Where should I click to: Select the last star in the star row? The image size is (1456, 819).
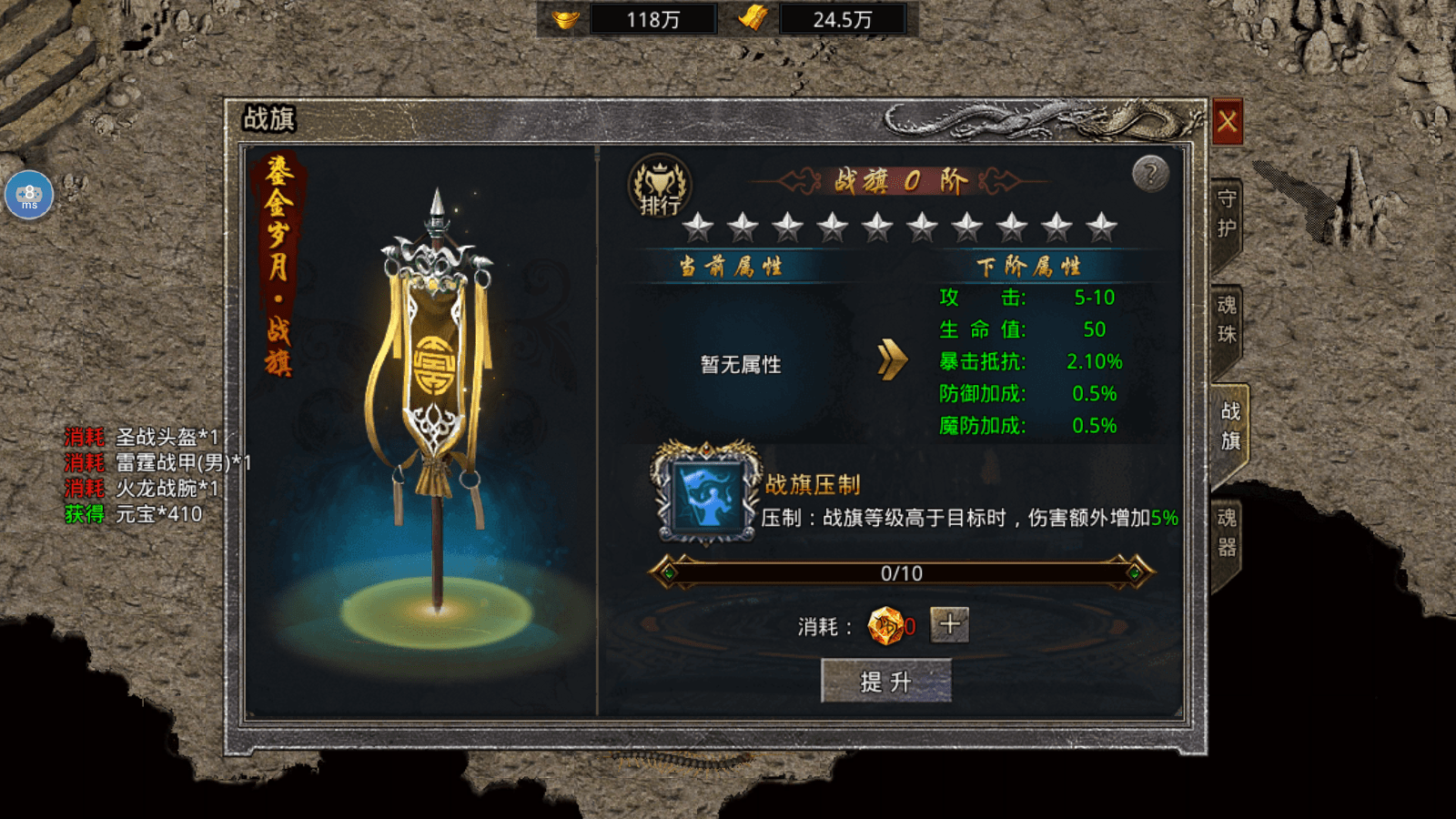[1103, 224]
